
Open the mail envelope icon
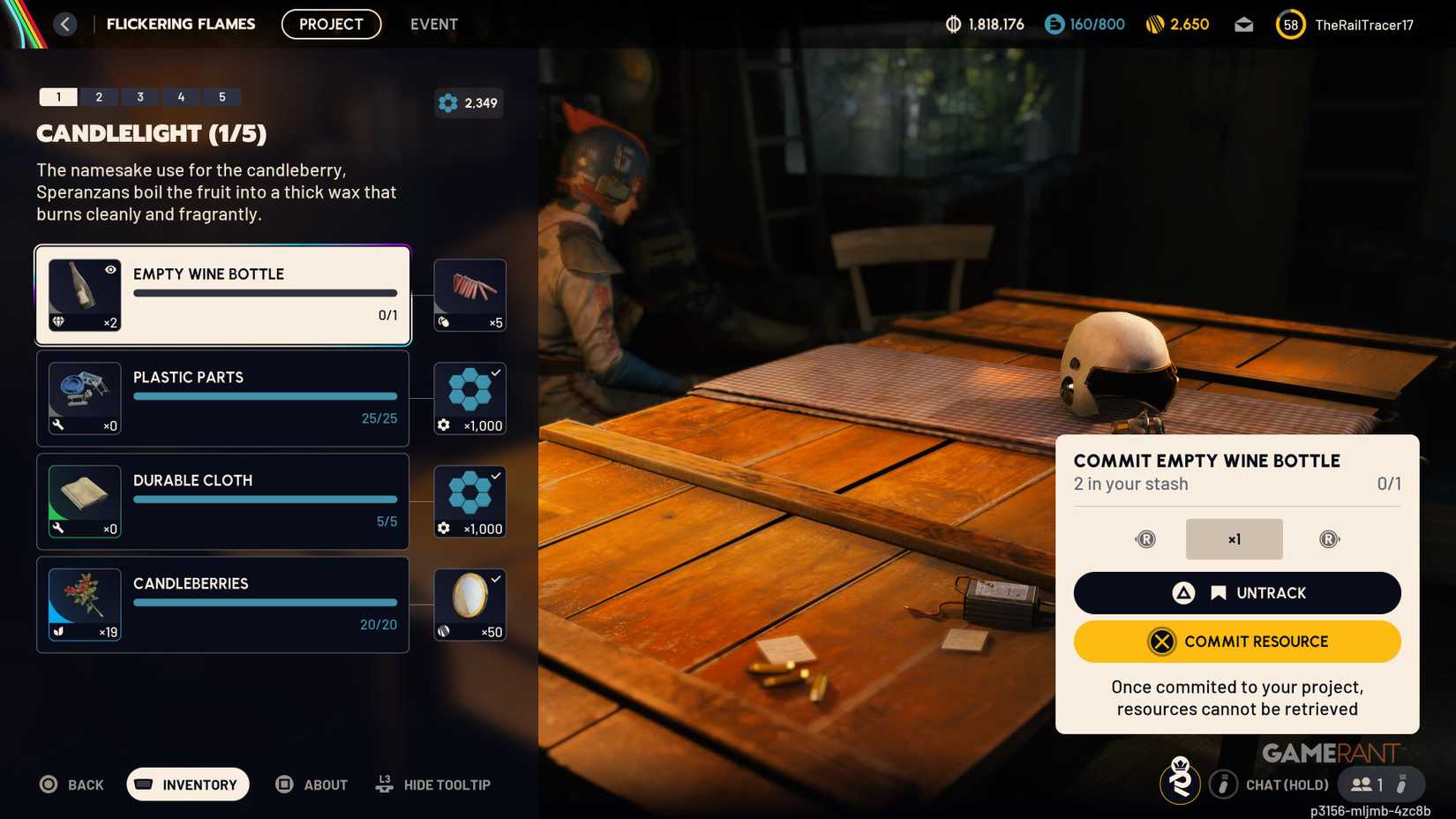pyautogui.click(x=1243, y=24)
